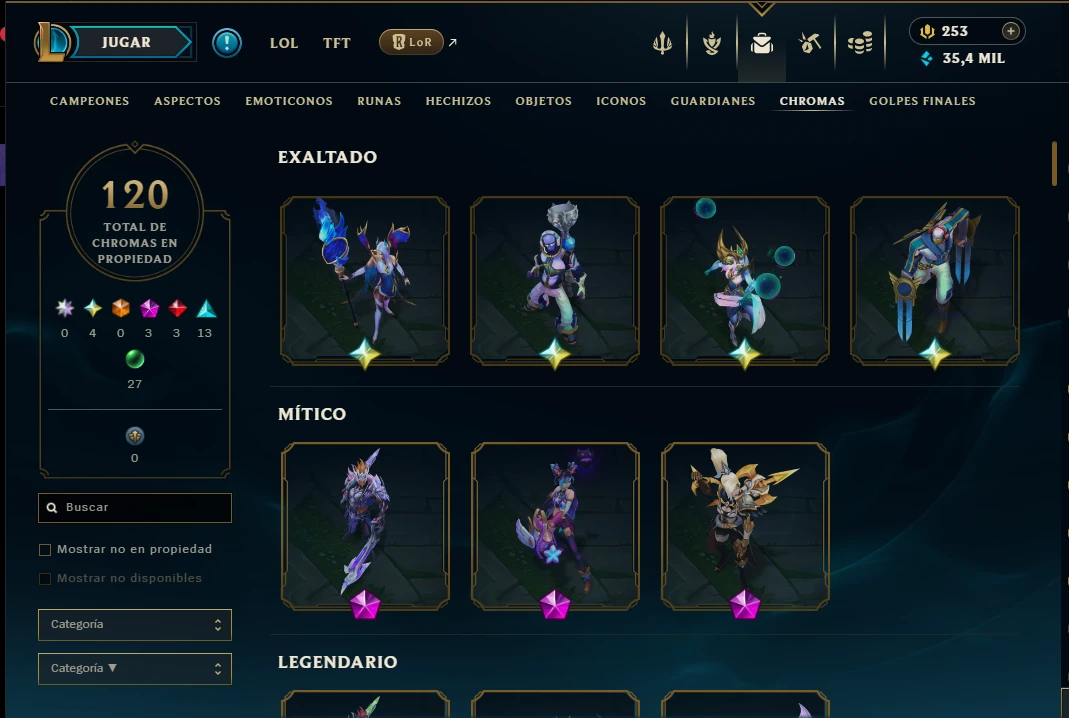Viewport: 1069px width, 718px height.
Task: Toggle the Mostrar no en propiedad checkbox
Action: [45, 550]
